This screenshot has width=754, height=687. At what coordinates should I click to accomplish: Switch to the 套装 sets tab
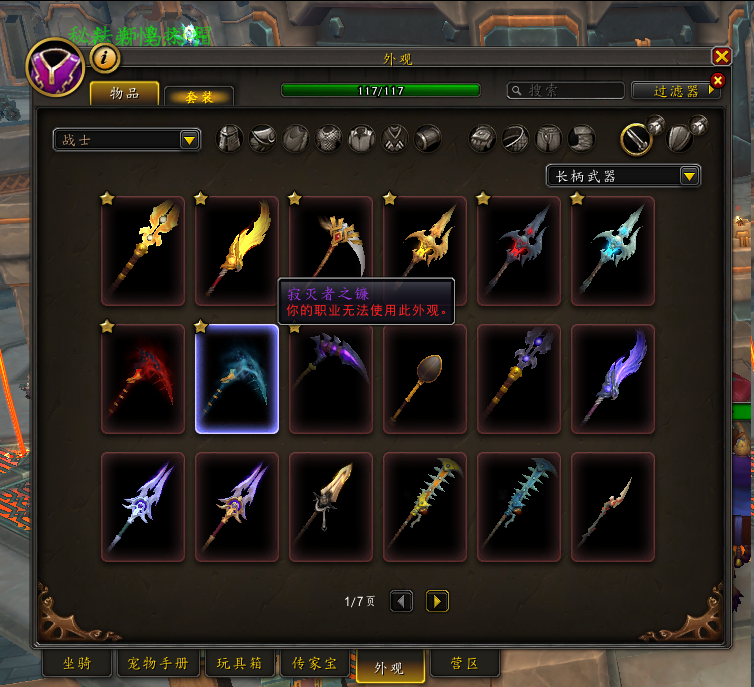[198, 96]
